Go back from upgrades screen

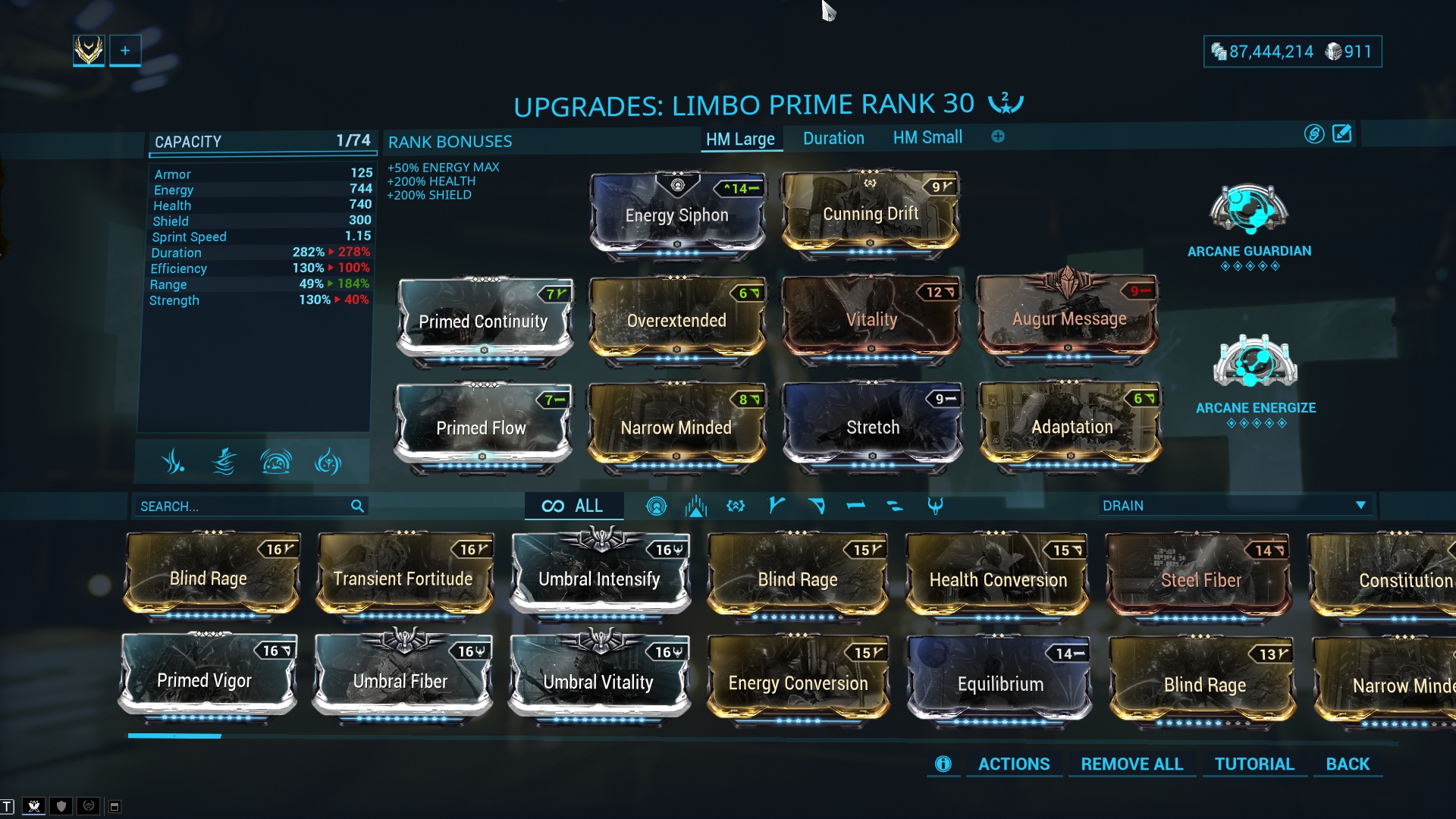point(1348,764)
